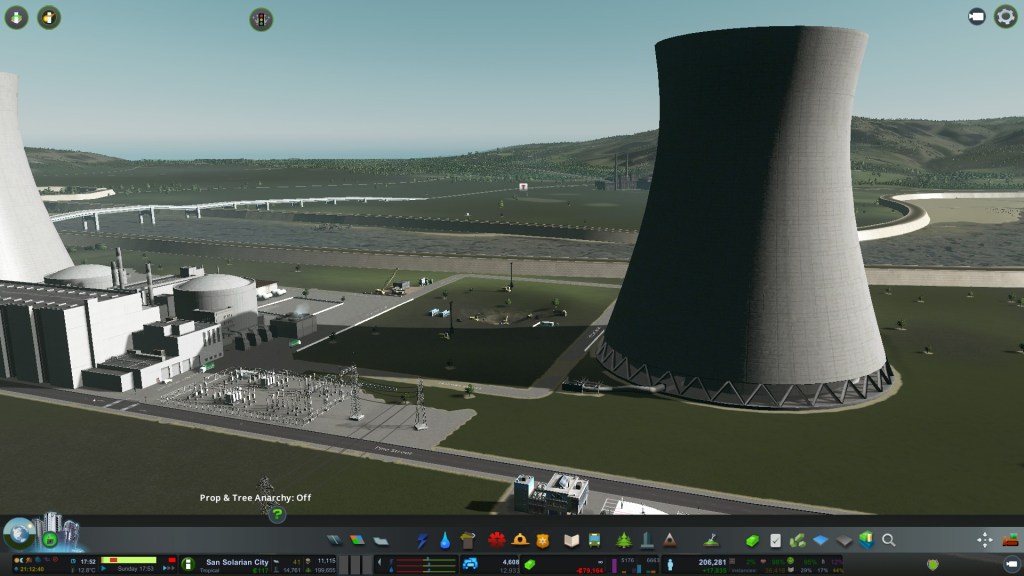Open the parks and trees menu
This screenshot has height=576, width=1024.
click(624, 540)
